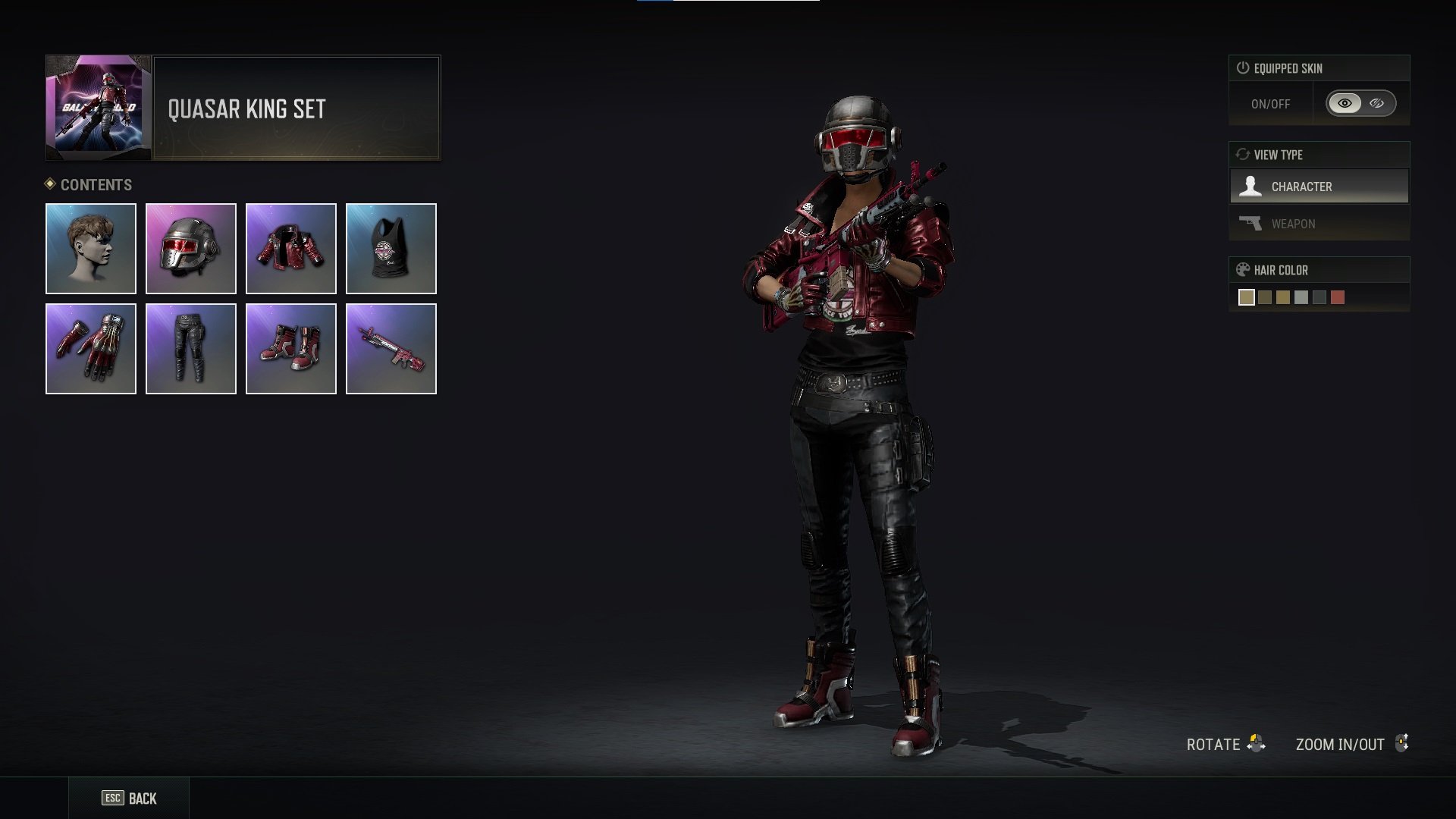Image resolution: width=1456 pixels, height=819 pixels.
Task: Switch view type to Weapon
Action: tap(1319, 224)
